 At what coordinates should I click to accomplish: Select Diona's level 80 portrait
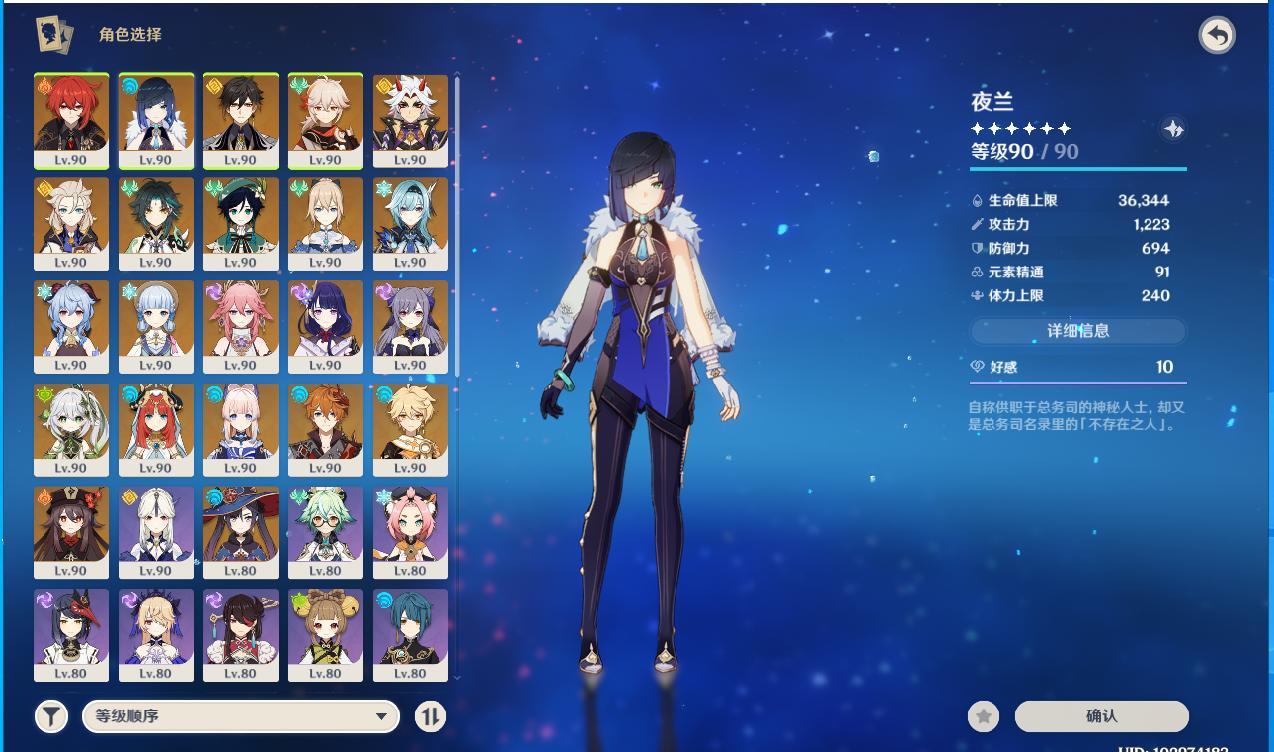410,532
